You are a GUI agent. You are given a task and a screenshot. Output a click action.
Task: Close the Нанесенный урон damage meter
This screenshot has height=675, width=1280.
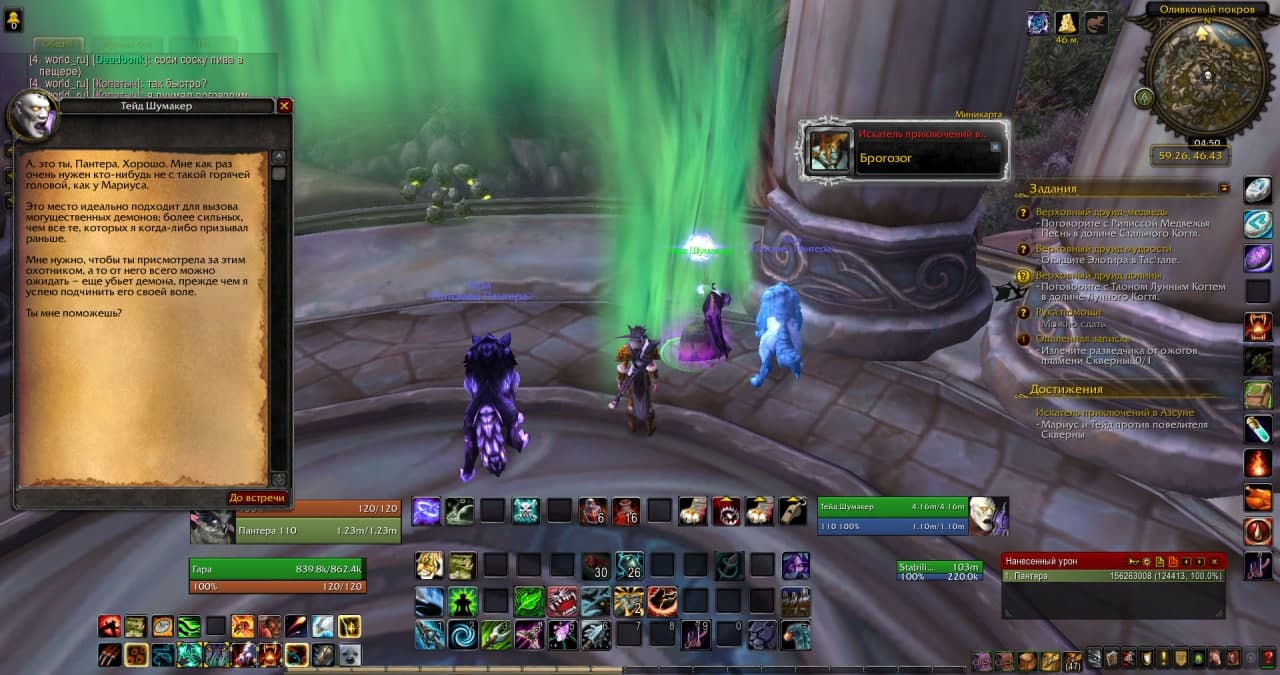(1215, 562)
